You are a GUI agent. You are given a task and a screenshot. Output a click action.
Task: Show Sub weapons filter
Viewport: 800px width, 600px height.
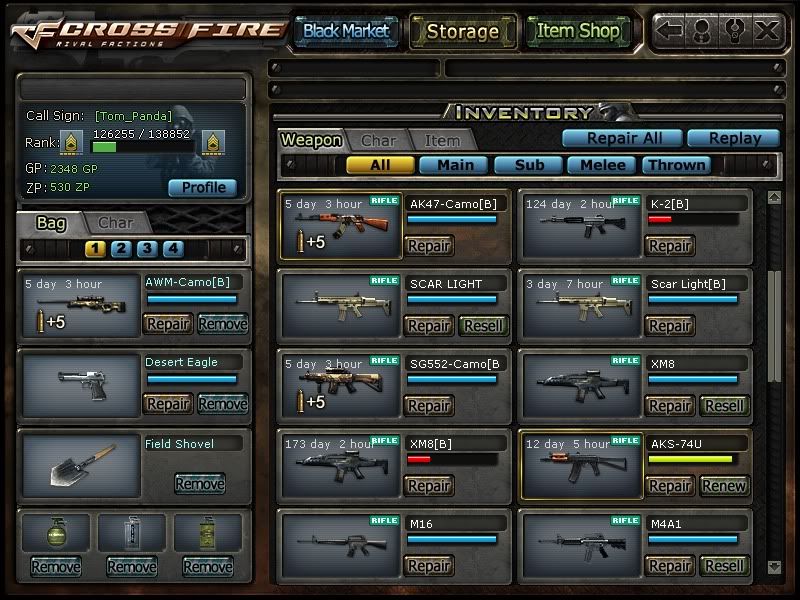[528, 165]
